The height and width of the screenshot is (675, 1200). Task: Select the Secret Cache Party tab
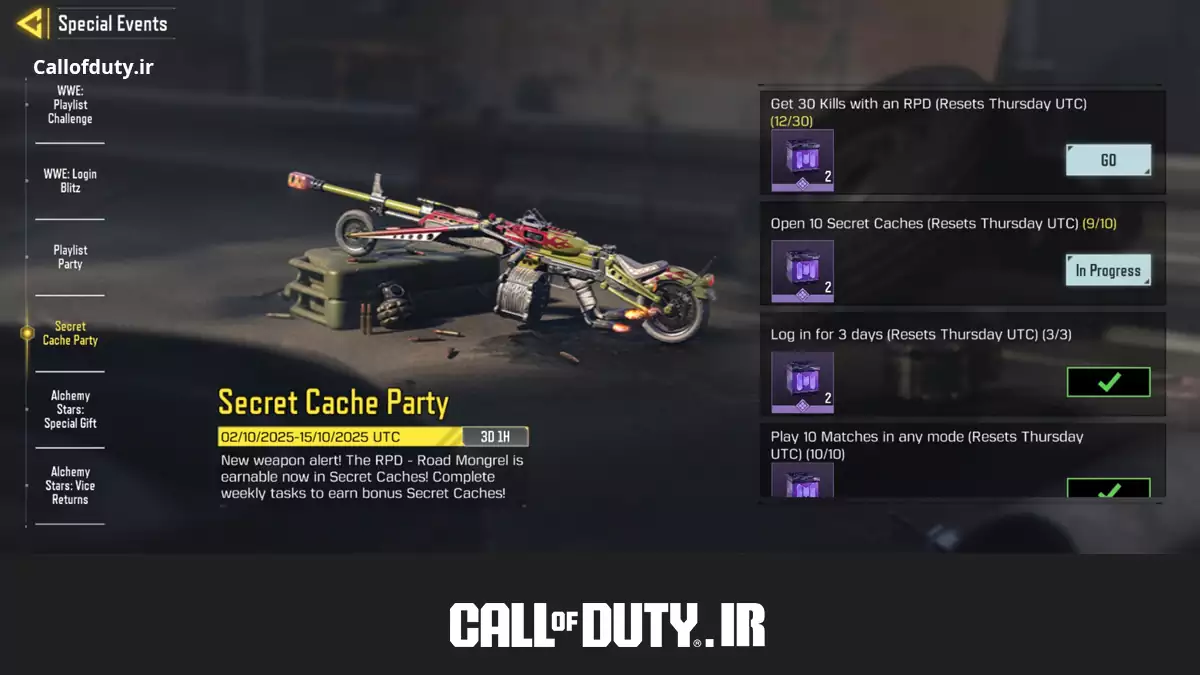[x=70, y=333]
